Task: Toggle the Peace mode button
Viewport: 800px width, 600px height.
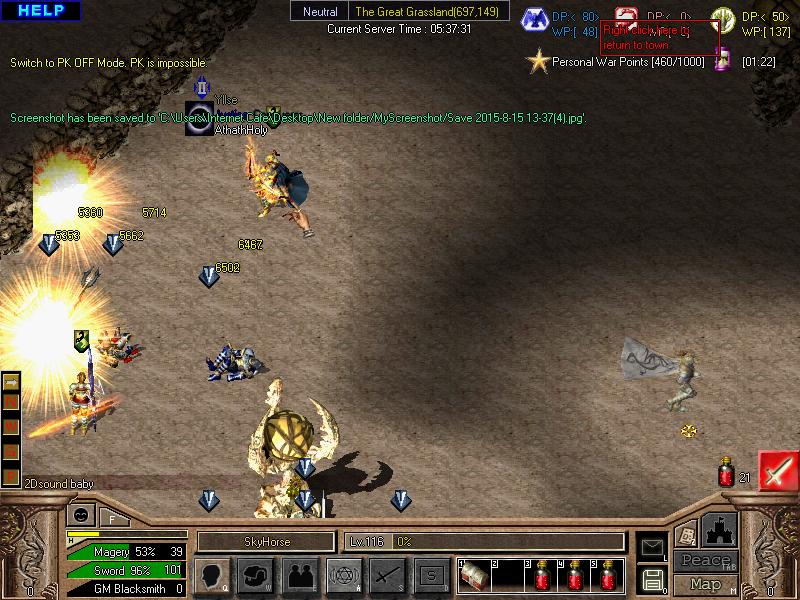Action: click(705, 561)
